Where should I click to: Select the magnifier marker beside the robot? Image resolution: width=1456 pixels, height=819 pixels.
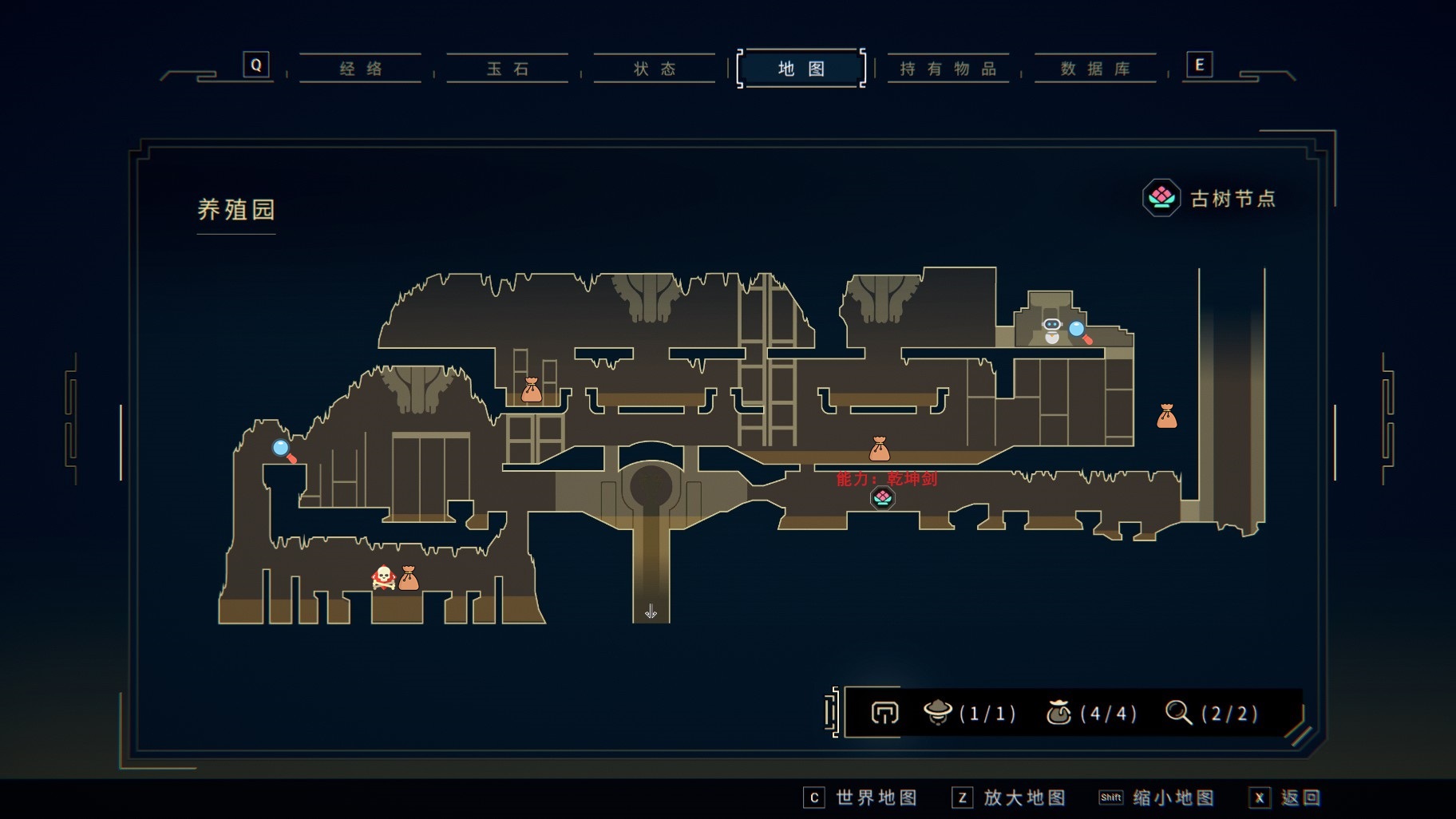click(1079, 331)
